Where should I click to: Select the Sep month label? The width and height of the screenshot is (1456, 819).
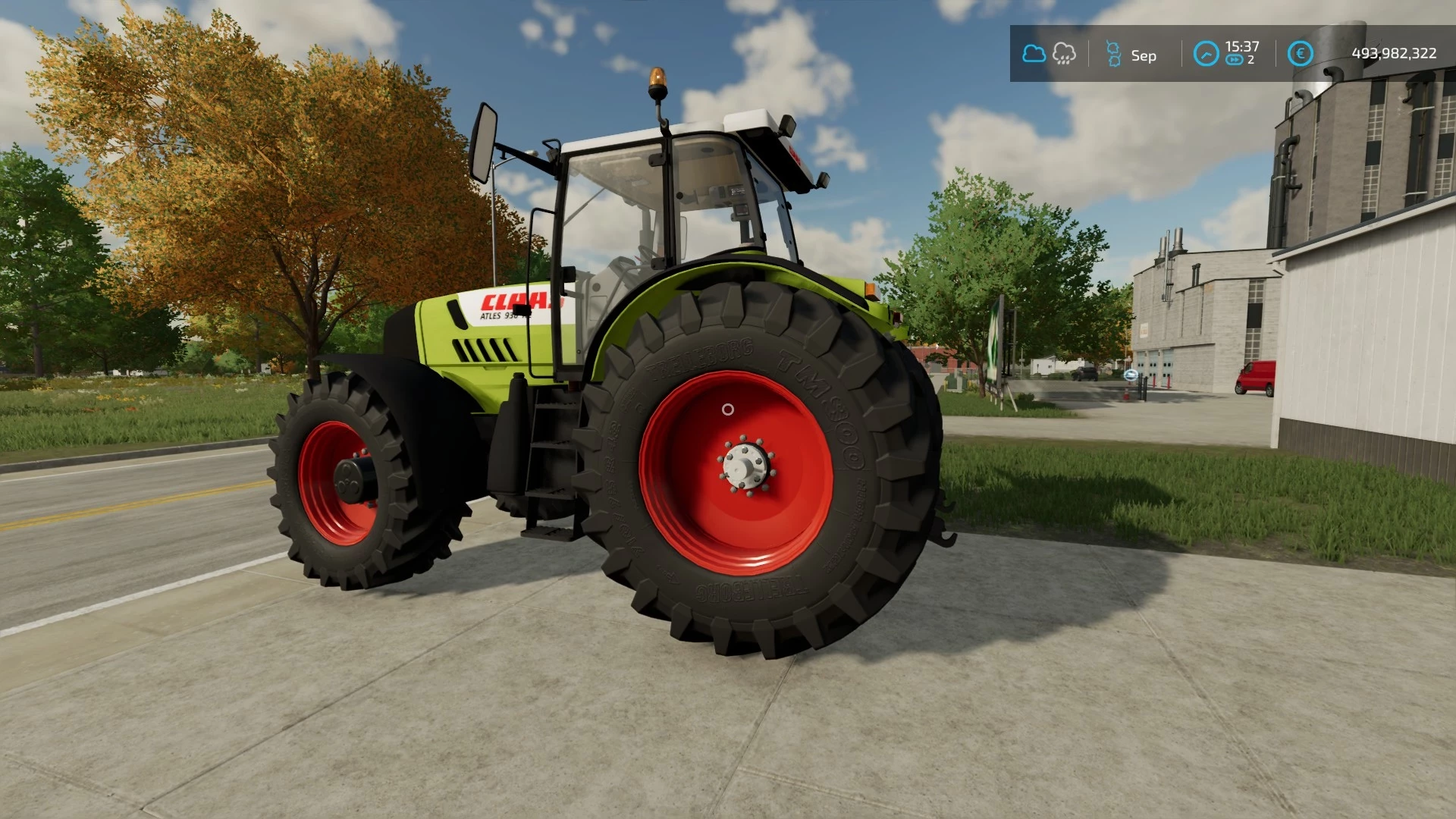coord(1144,55)
